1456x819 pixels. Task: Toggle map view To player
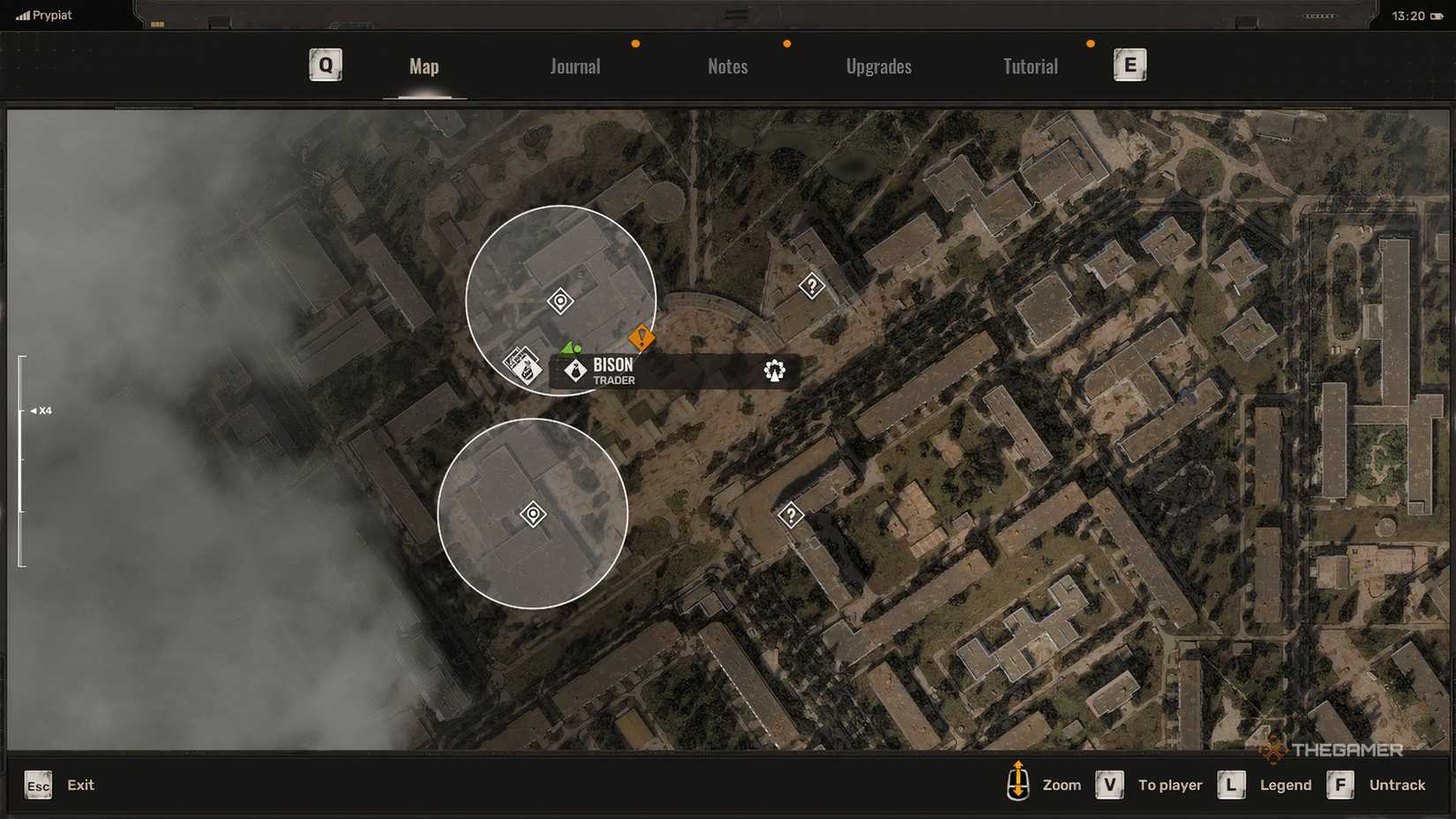1170,785
